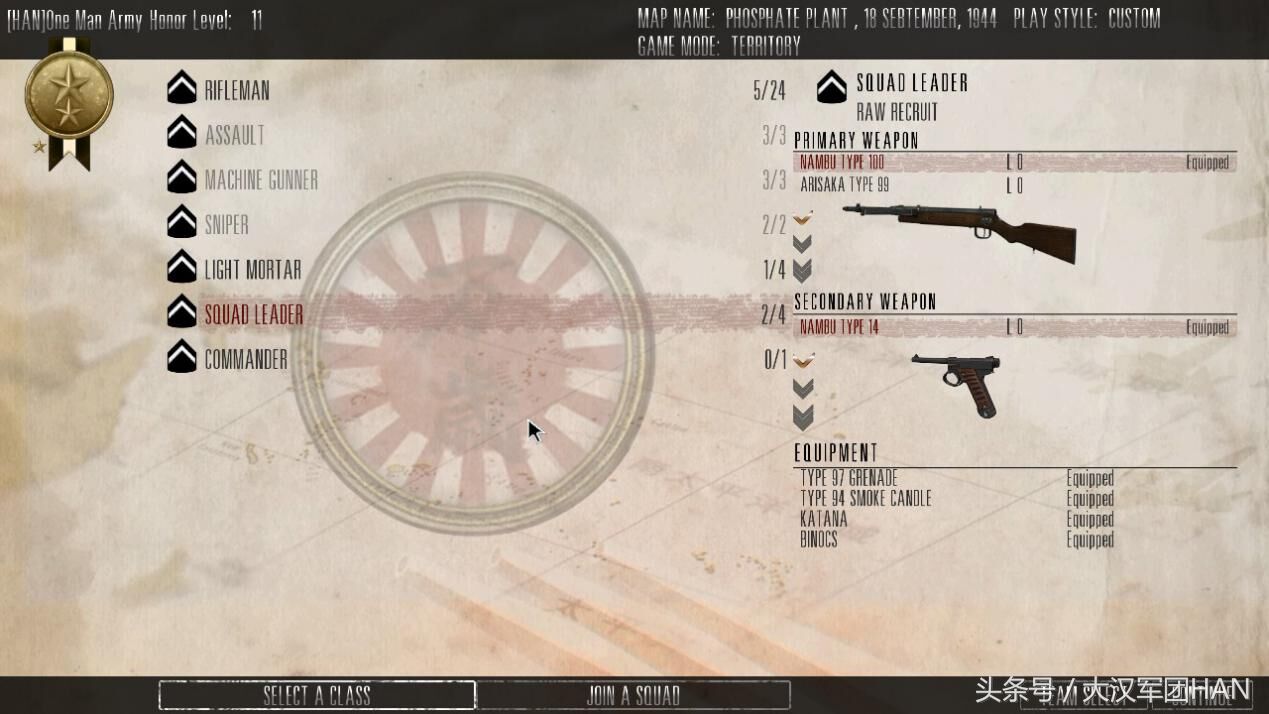
Task: Click the Type 94 Smoke Candle row
Action: pyautogui.click(x=866, y=498)
